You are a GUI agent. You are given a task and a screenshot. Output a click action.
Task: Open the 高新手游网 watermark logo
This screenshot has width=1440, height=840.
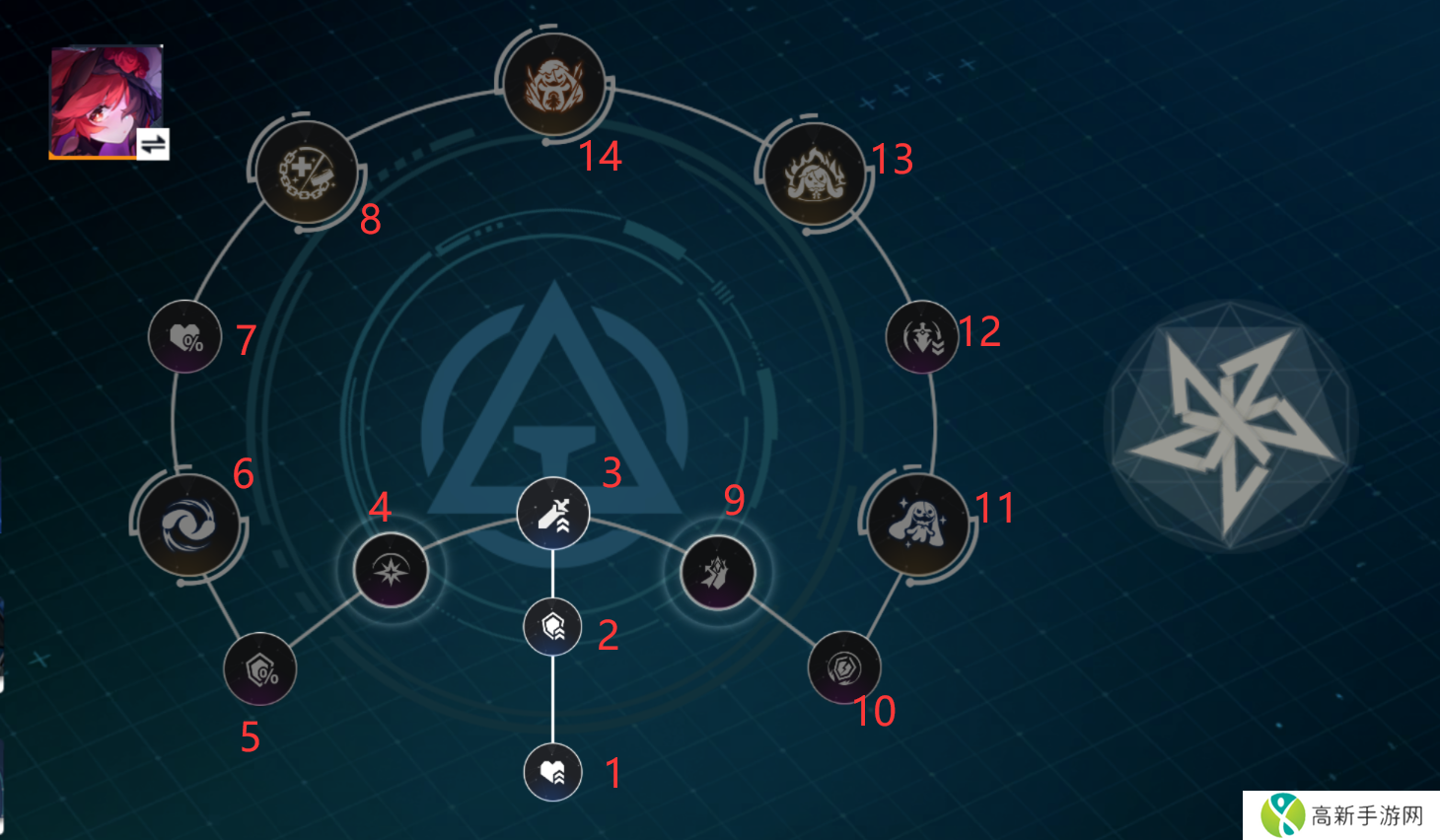click(1341, 815)
